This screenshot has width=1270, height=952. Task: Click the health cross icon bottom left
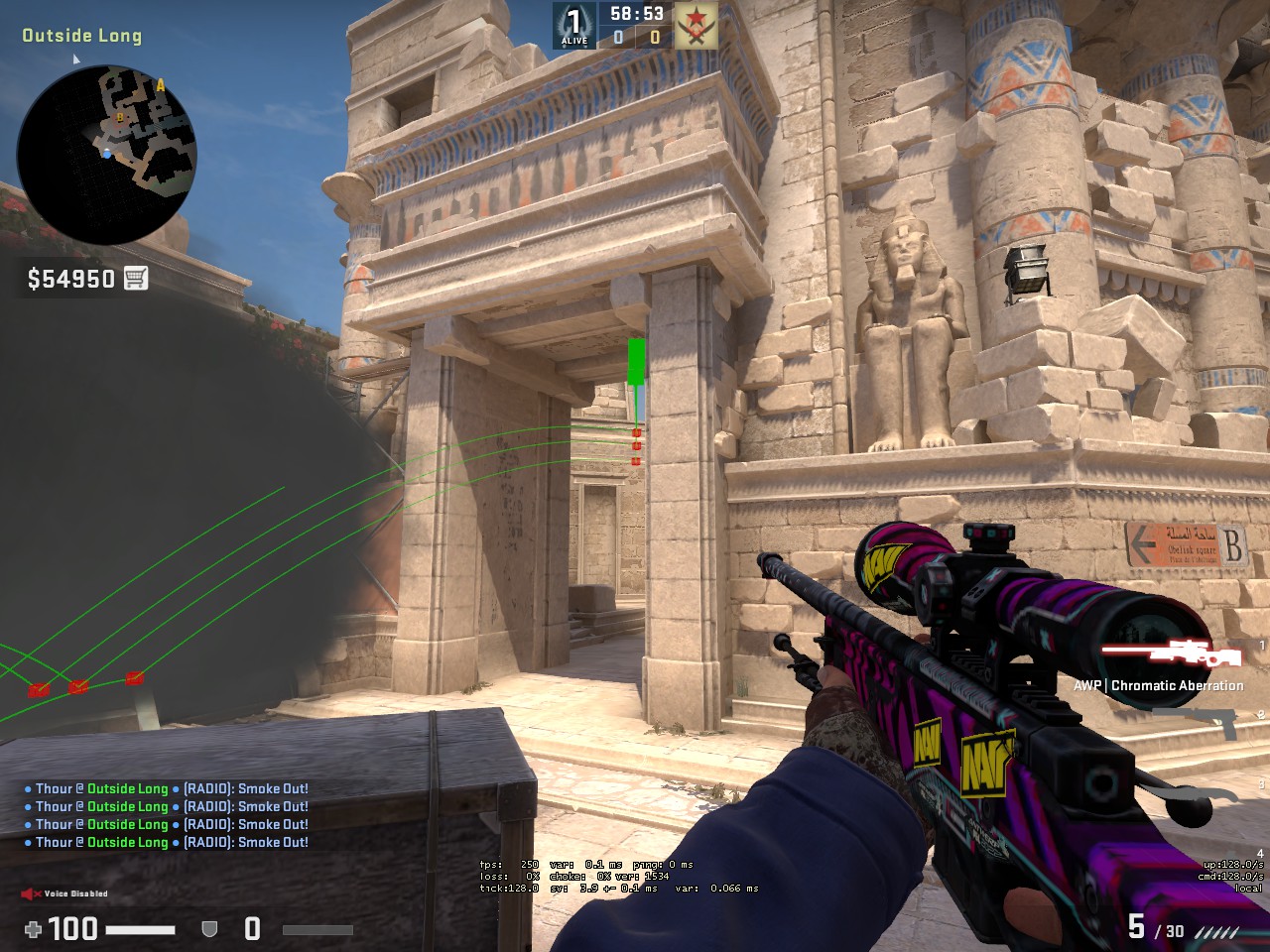[35, 930]
